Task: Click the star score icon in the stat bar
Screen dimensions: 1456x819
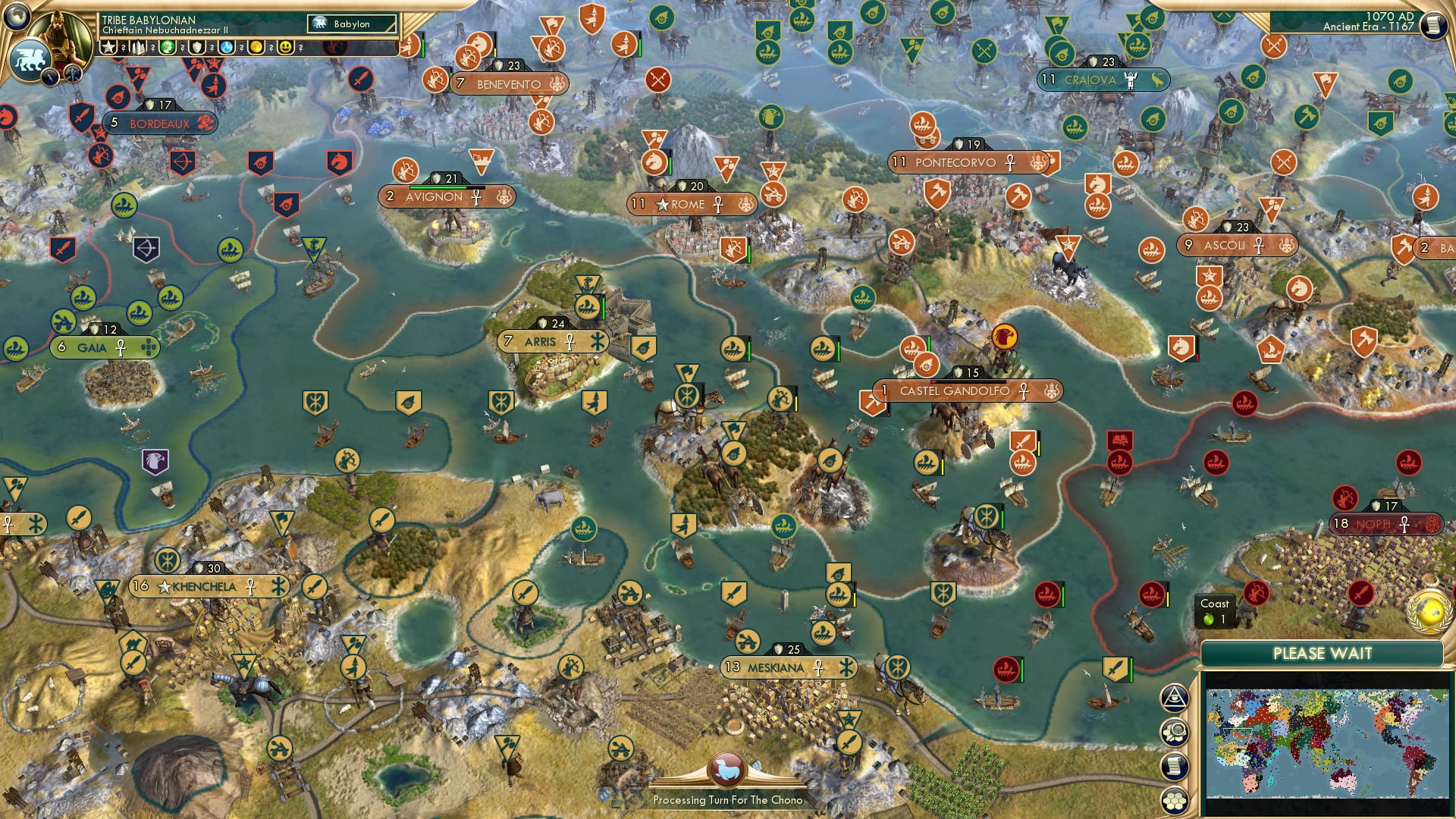Action: pyautogui.click(x=108, y=47)
